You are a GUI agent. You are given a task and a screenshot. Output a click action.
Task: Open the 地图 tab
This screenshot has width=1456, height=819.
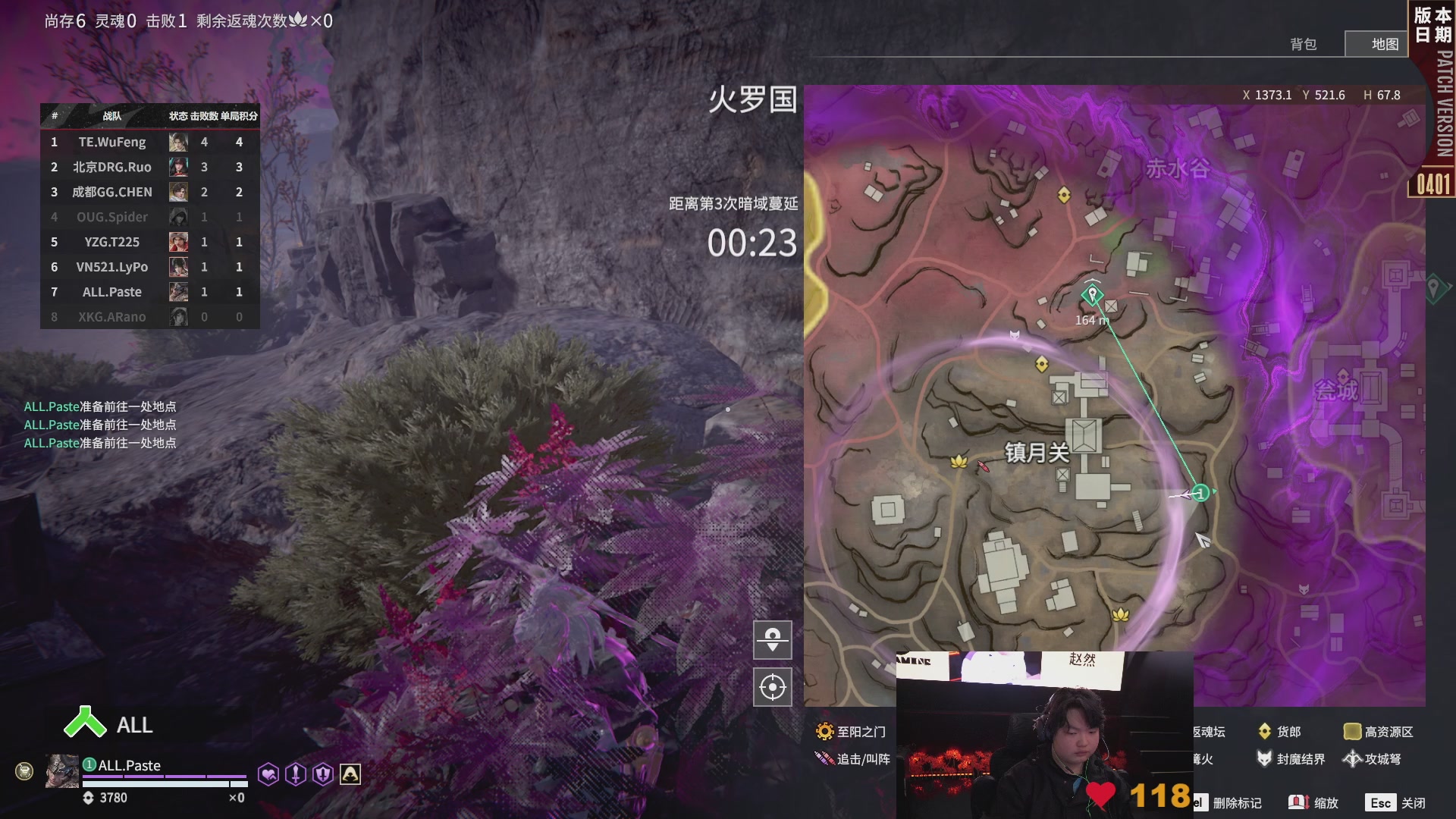click(x=1384, y=44)
